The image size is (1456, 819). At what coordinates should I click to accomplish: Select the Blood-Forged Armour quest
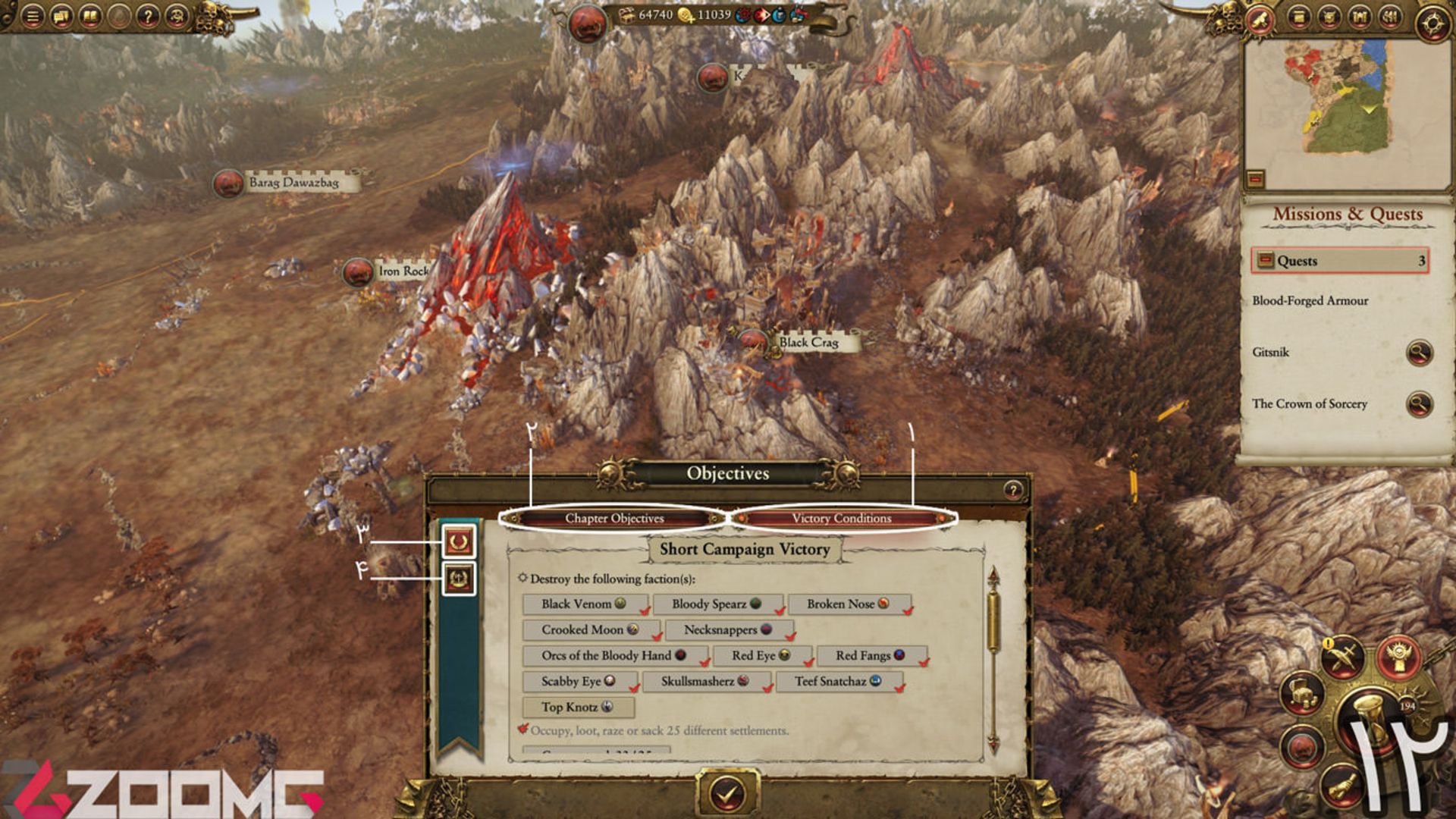click(x=1310, y=301)
